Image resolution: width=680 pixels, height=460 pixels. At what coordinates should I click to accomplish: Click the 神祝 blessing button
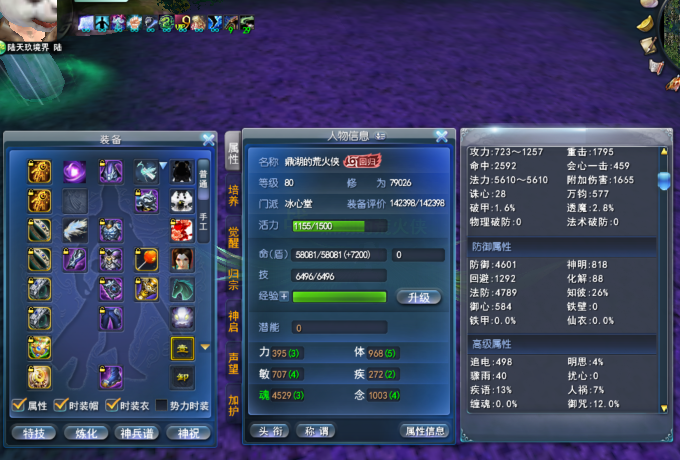point(188,433)
